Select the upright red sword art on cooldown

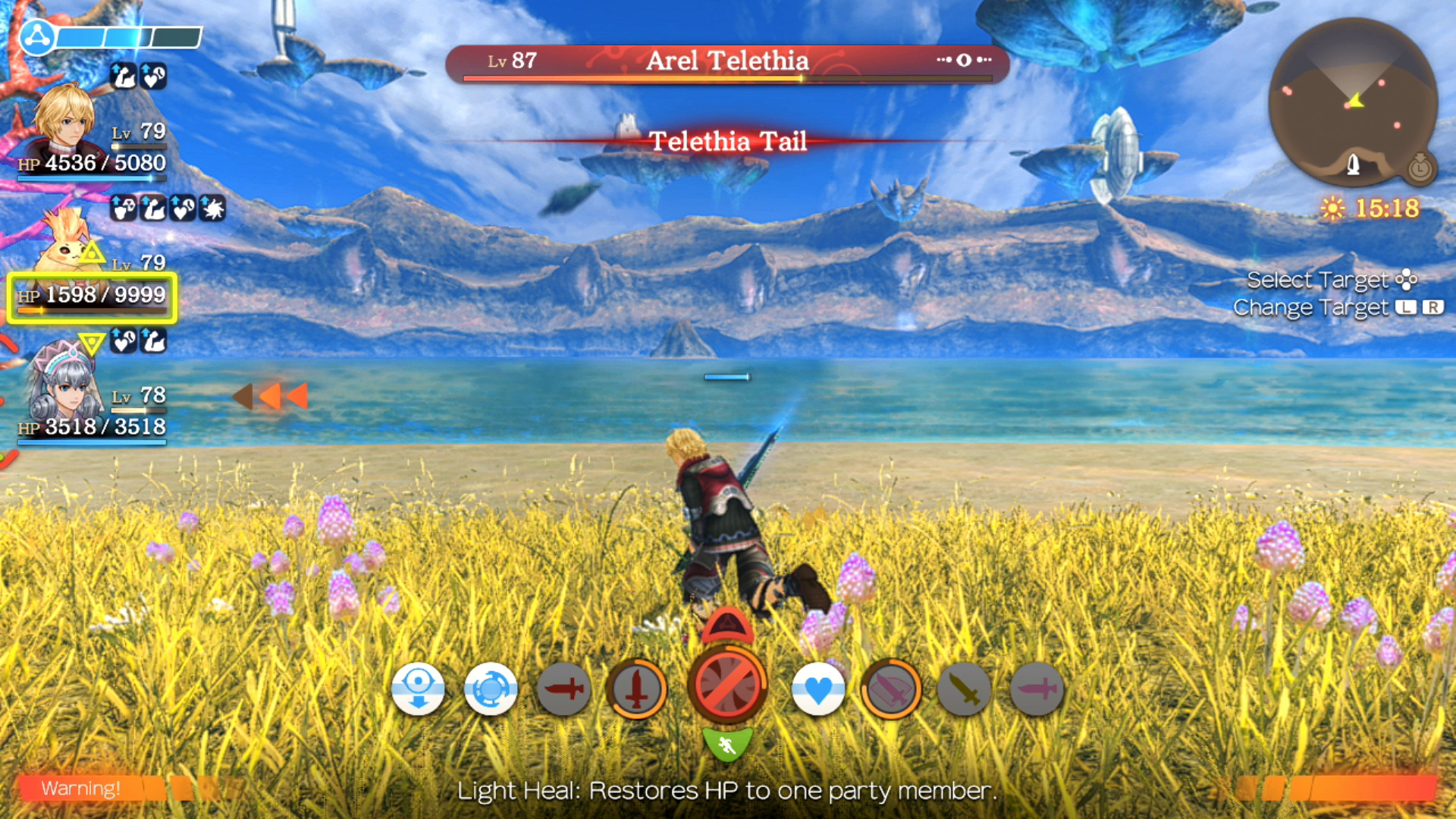tap(637, 689)
